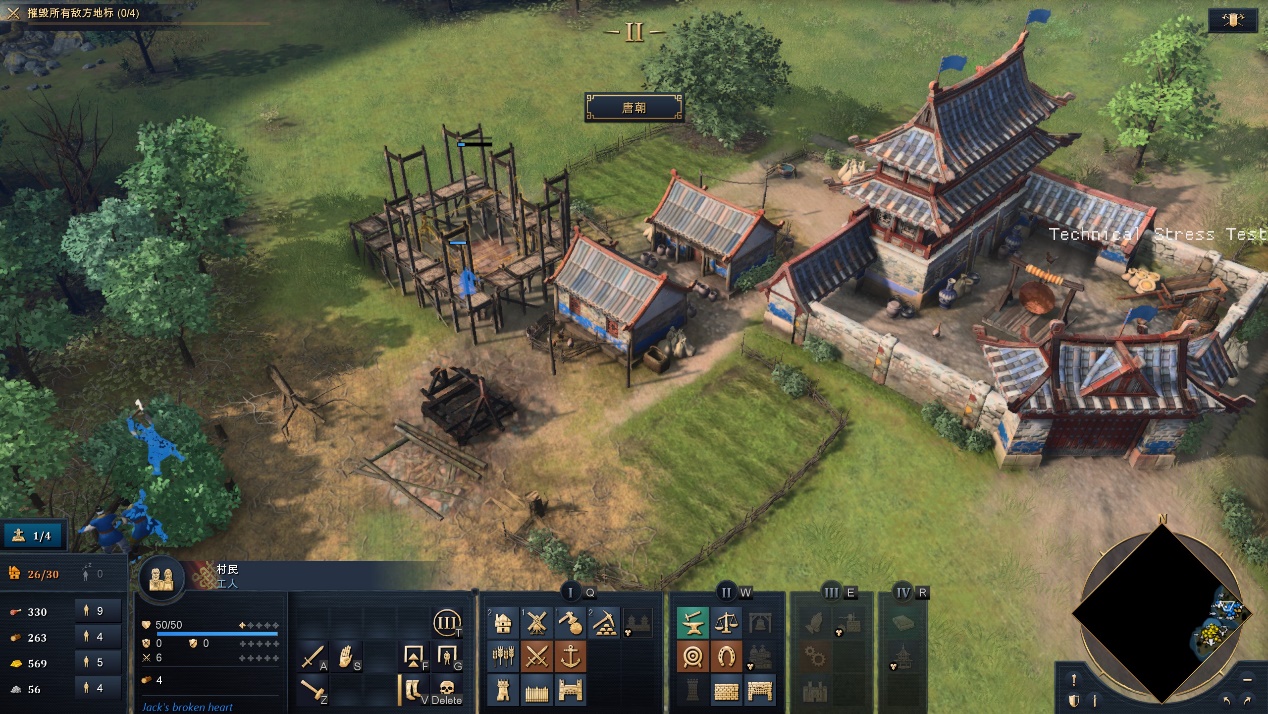Open the age III advancement button

tap(446, 624)
